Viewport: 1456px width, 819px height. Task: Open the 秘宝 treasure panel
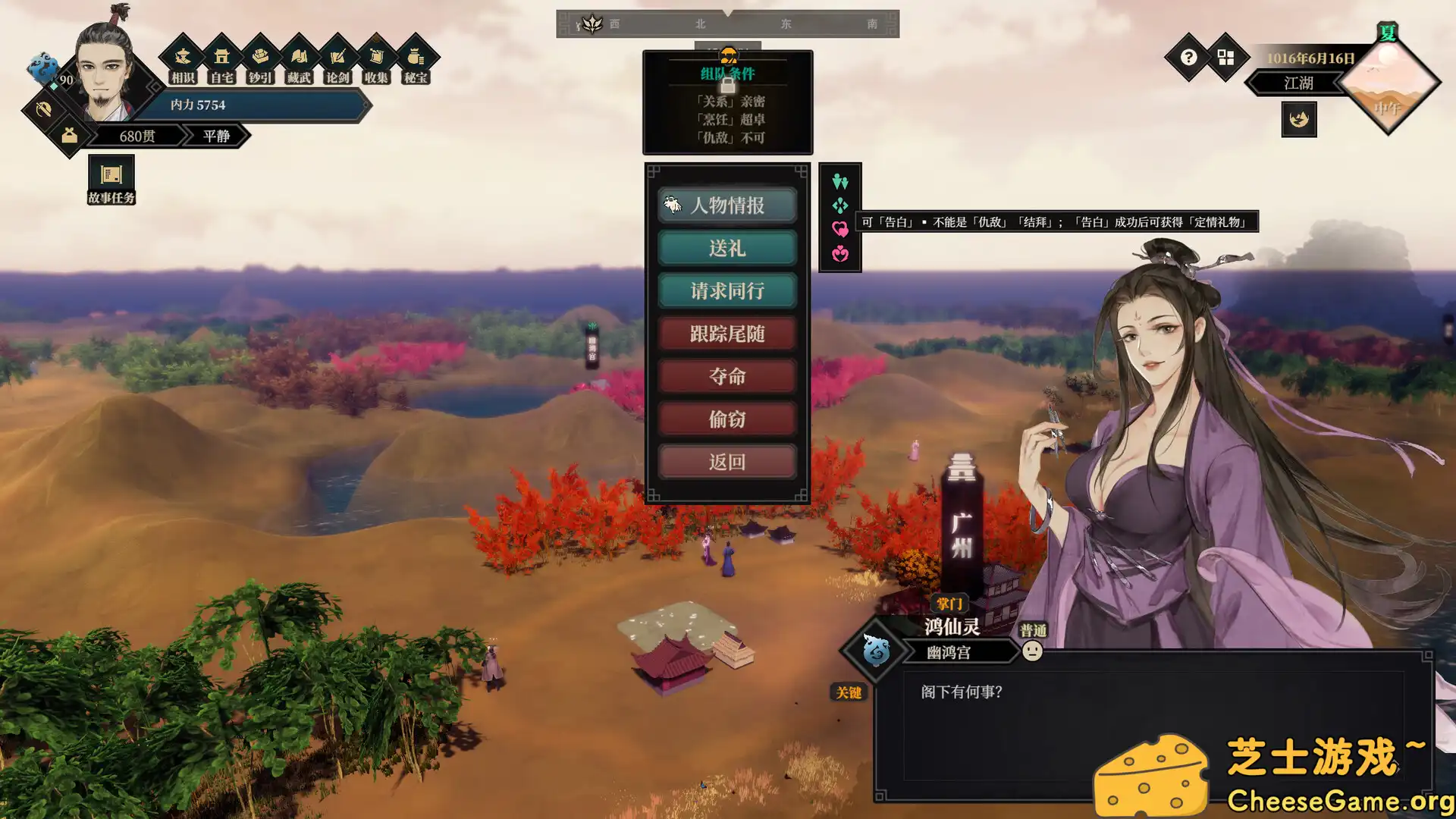pyautogui.click(x=415, y=61)
